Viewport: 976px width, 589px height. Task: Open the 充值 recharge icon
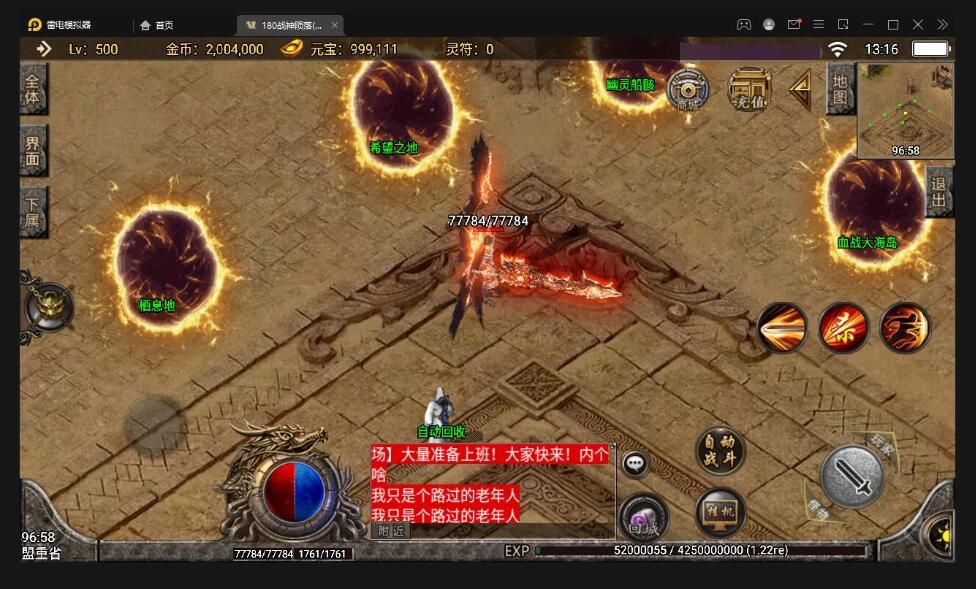pos(749,91)
